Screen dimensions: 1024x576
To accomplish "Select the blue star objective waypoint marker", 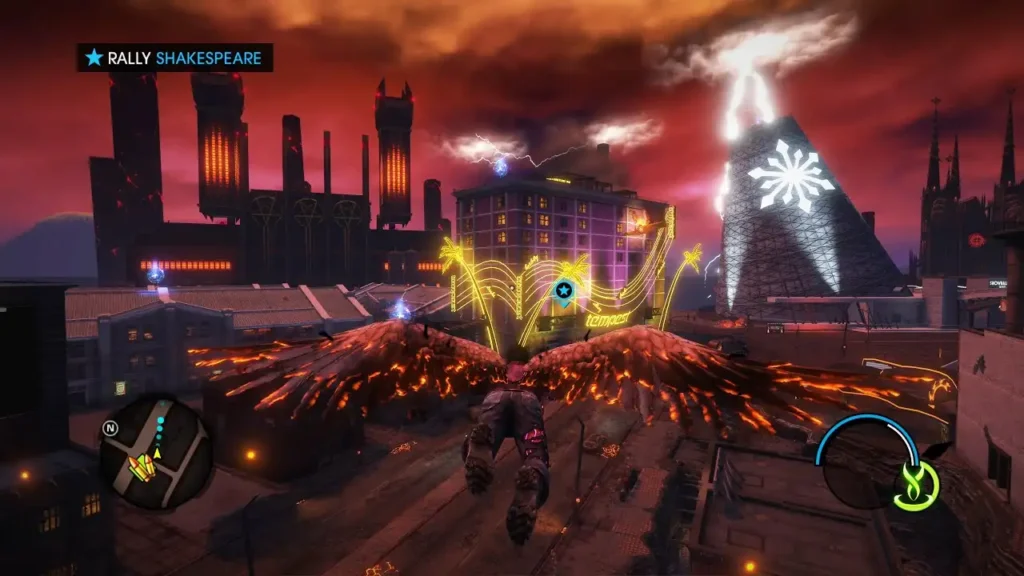I will click(x=563, y=290).
